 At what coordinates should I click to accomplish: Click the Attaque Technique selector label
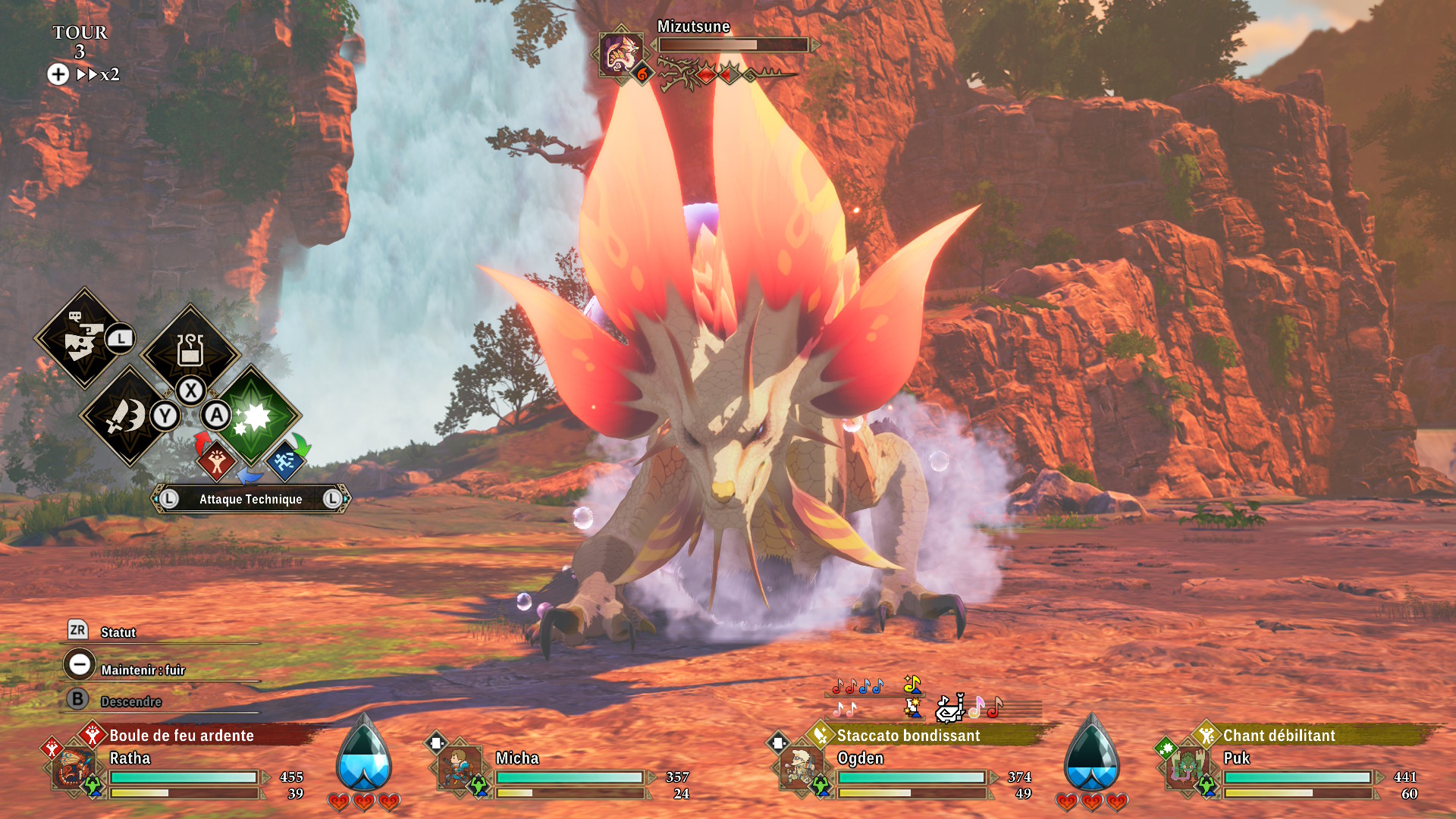(x=250, y=499)
